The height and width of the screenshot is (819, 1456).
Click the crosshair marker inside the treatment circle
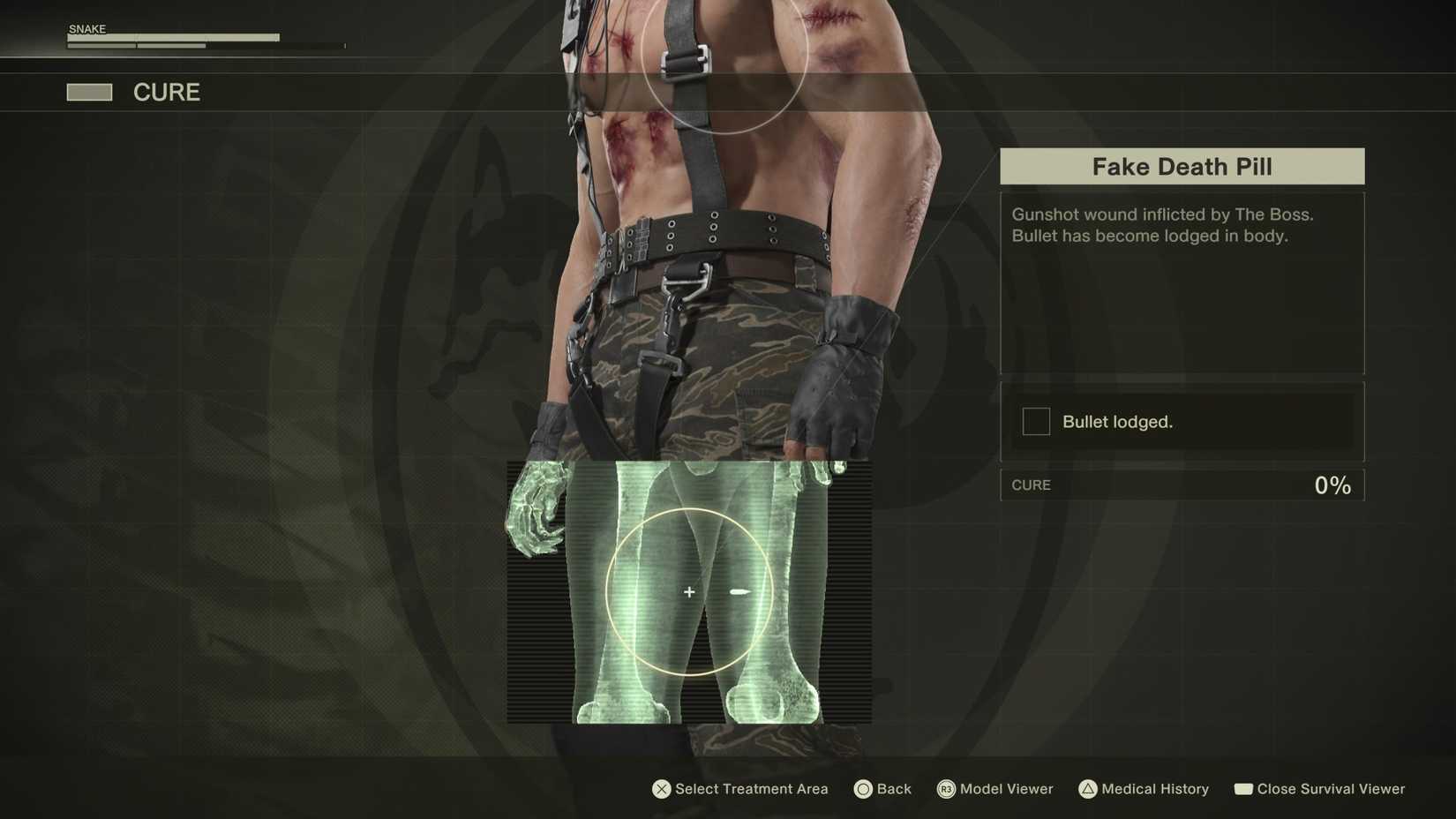(688, 592)
